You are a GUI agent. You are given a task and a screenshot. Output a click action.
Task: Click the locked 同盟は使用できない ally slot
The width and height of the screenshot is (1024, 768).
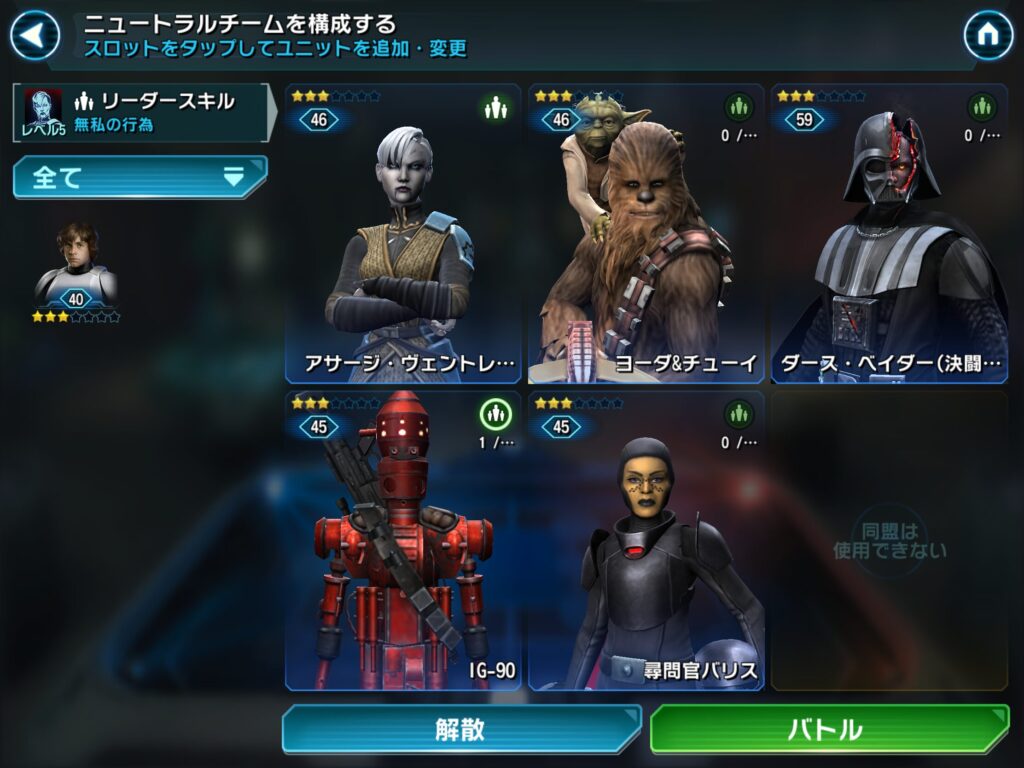pos(889,540)
